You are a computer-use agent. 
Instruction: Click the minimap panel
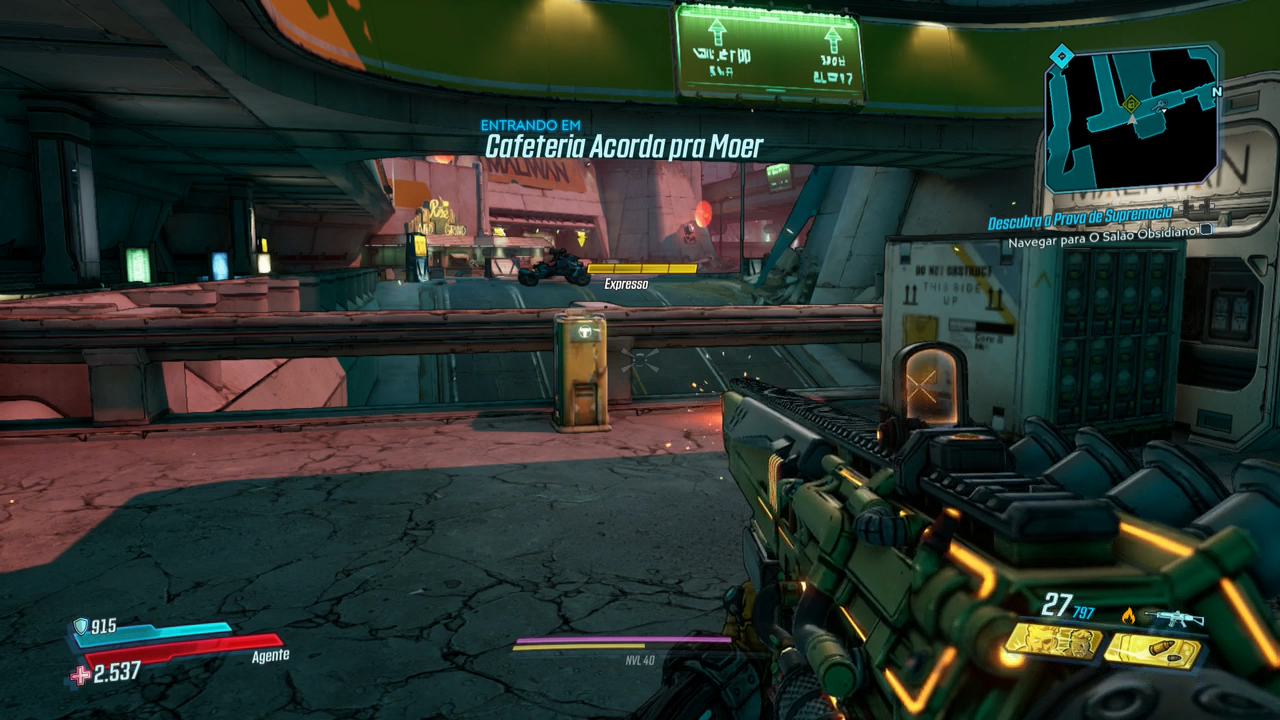click(x=1132, y=118)
